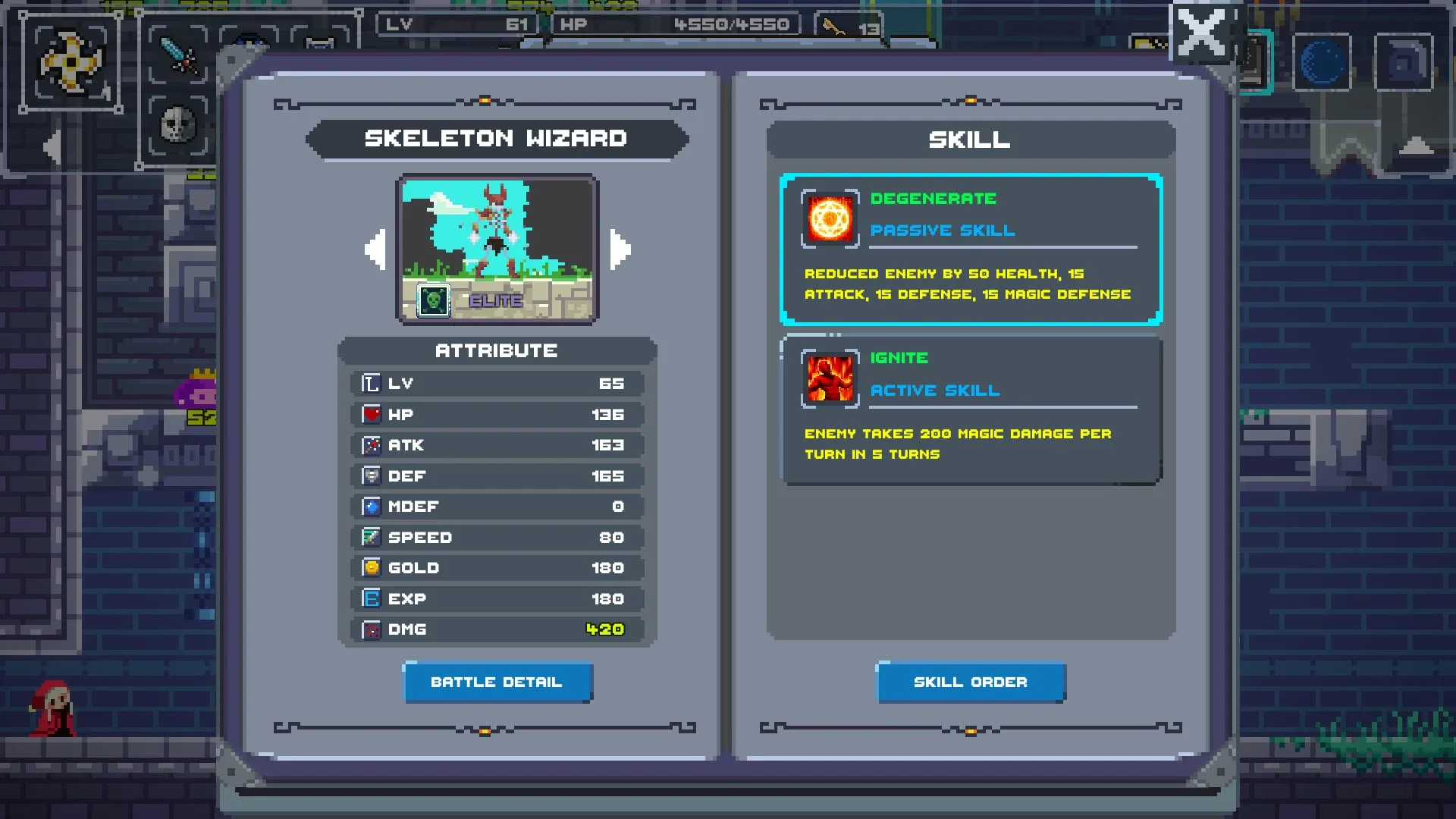Open Battle Detail
Image resolution: width=1456 pixels, height=819 pixels.
[497, 682]
